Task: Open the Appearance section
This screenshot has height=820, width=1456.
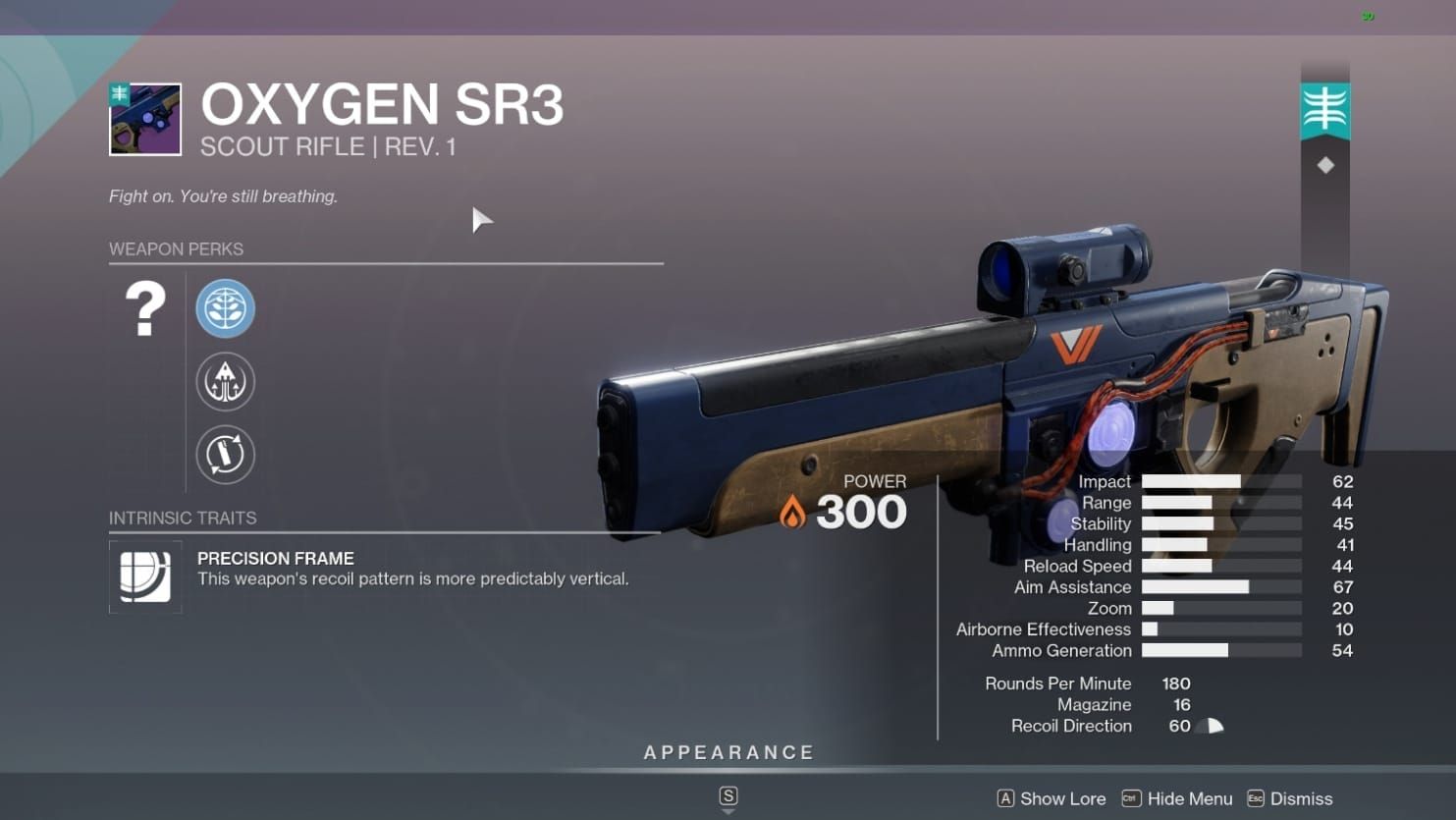Action: click(728, 753)
